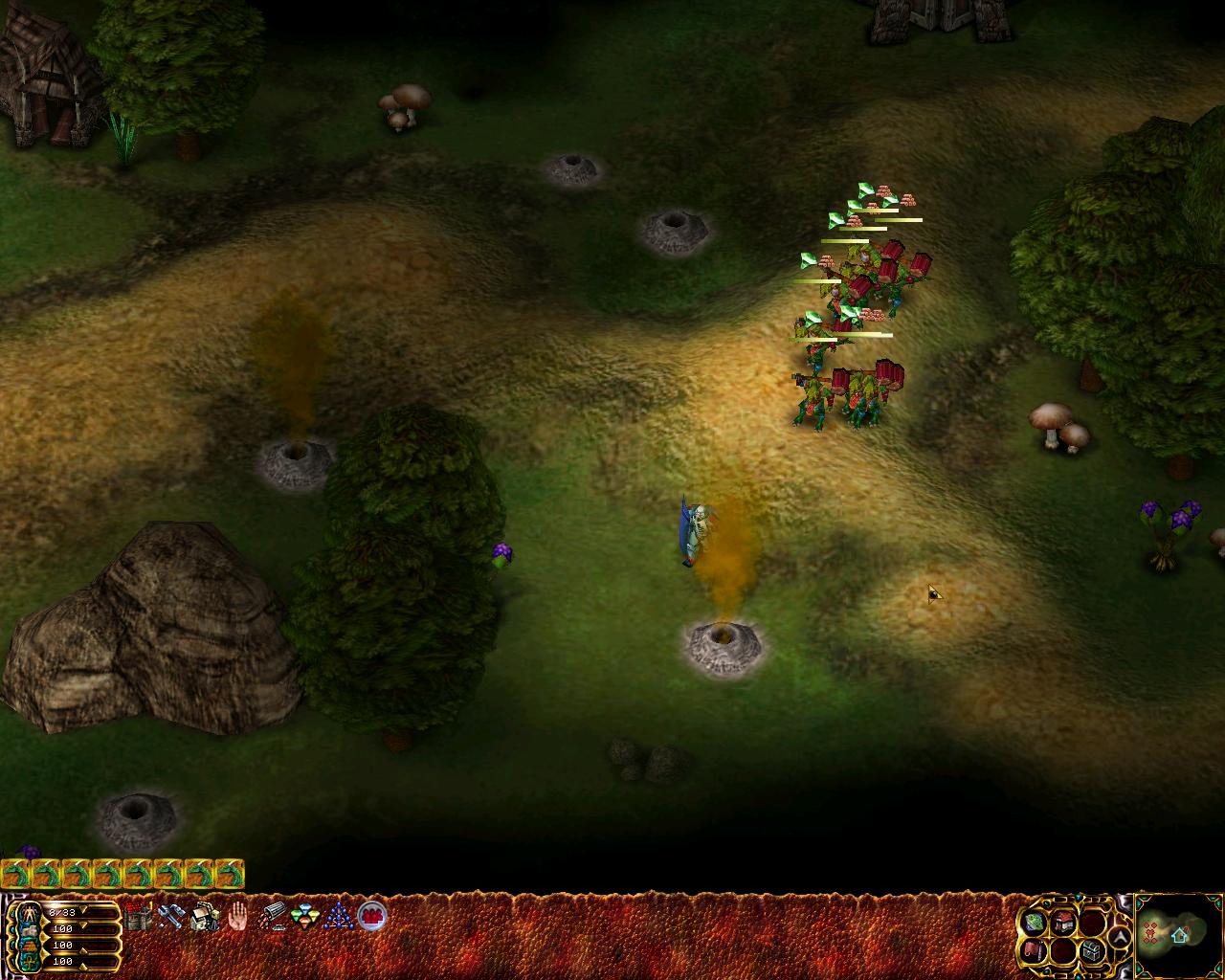The height and width of the screenshot is (980, 1225).
Task: Click the red group of units button
Action: click(371, 916)
